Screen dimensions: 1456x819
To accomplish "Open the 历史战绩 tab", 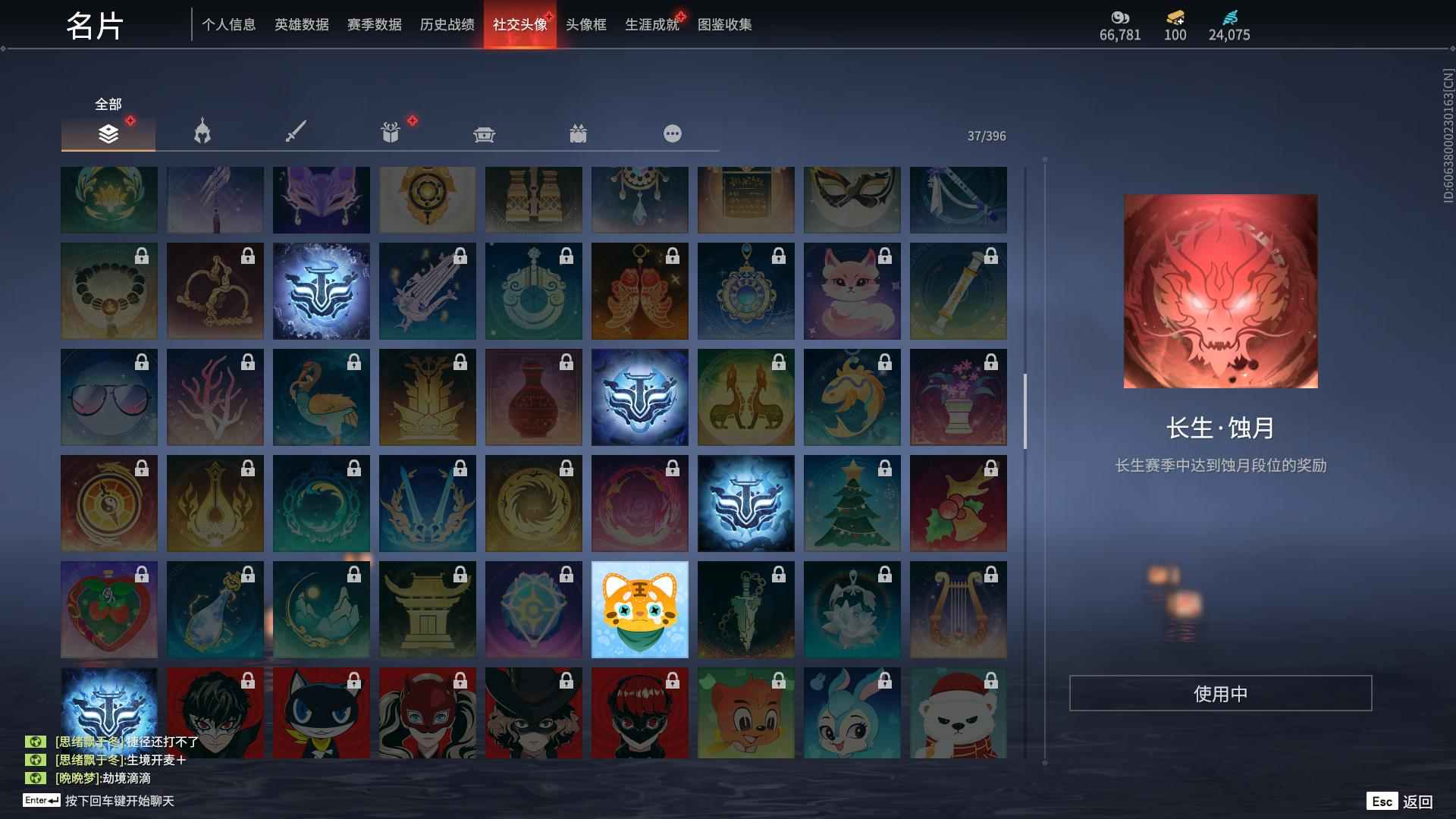I will tap(446, 24).
